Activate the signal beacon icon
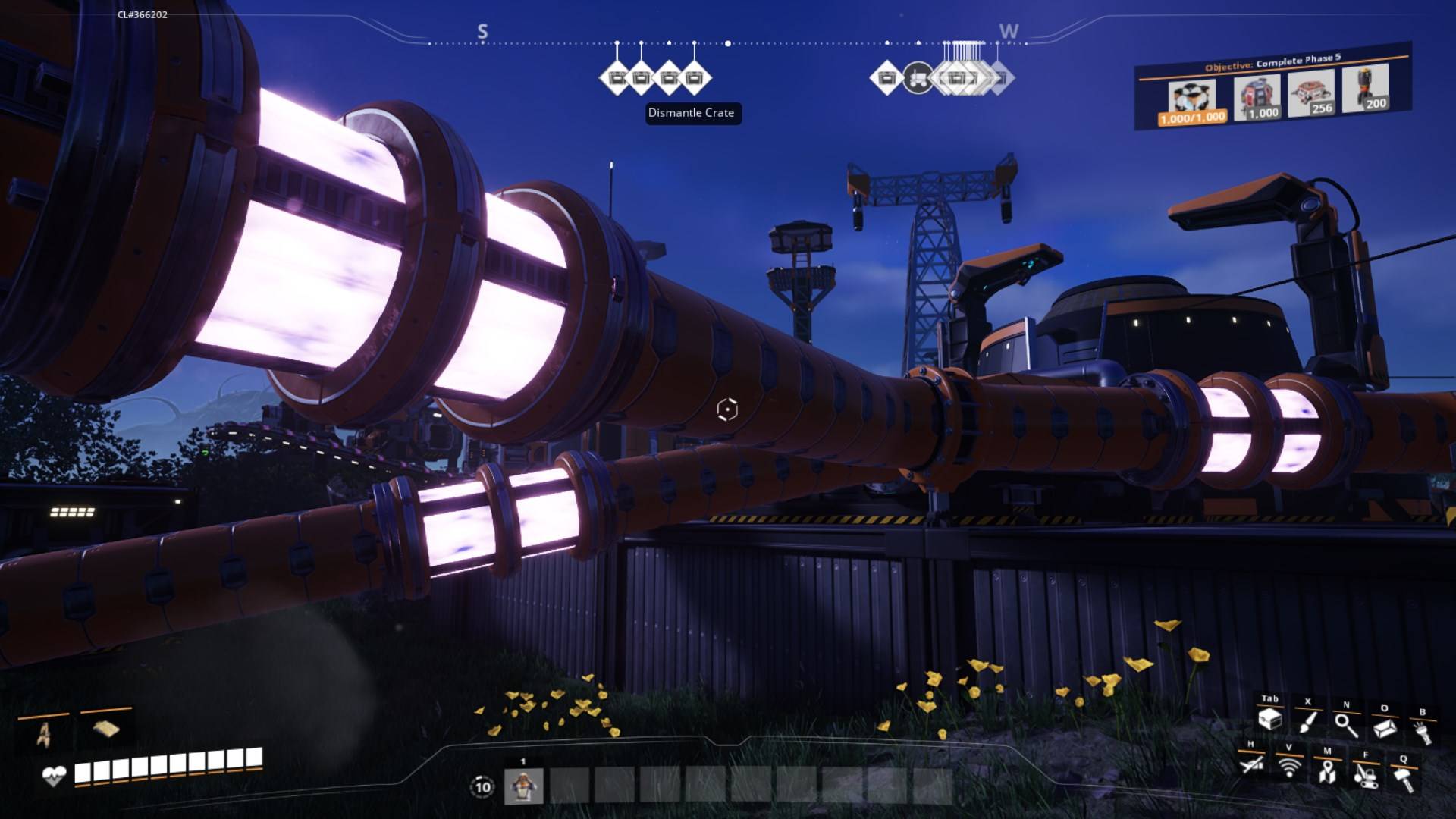 pos(1288,767)
